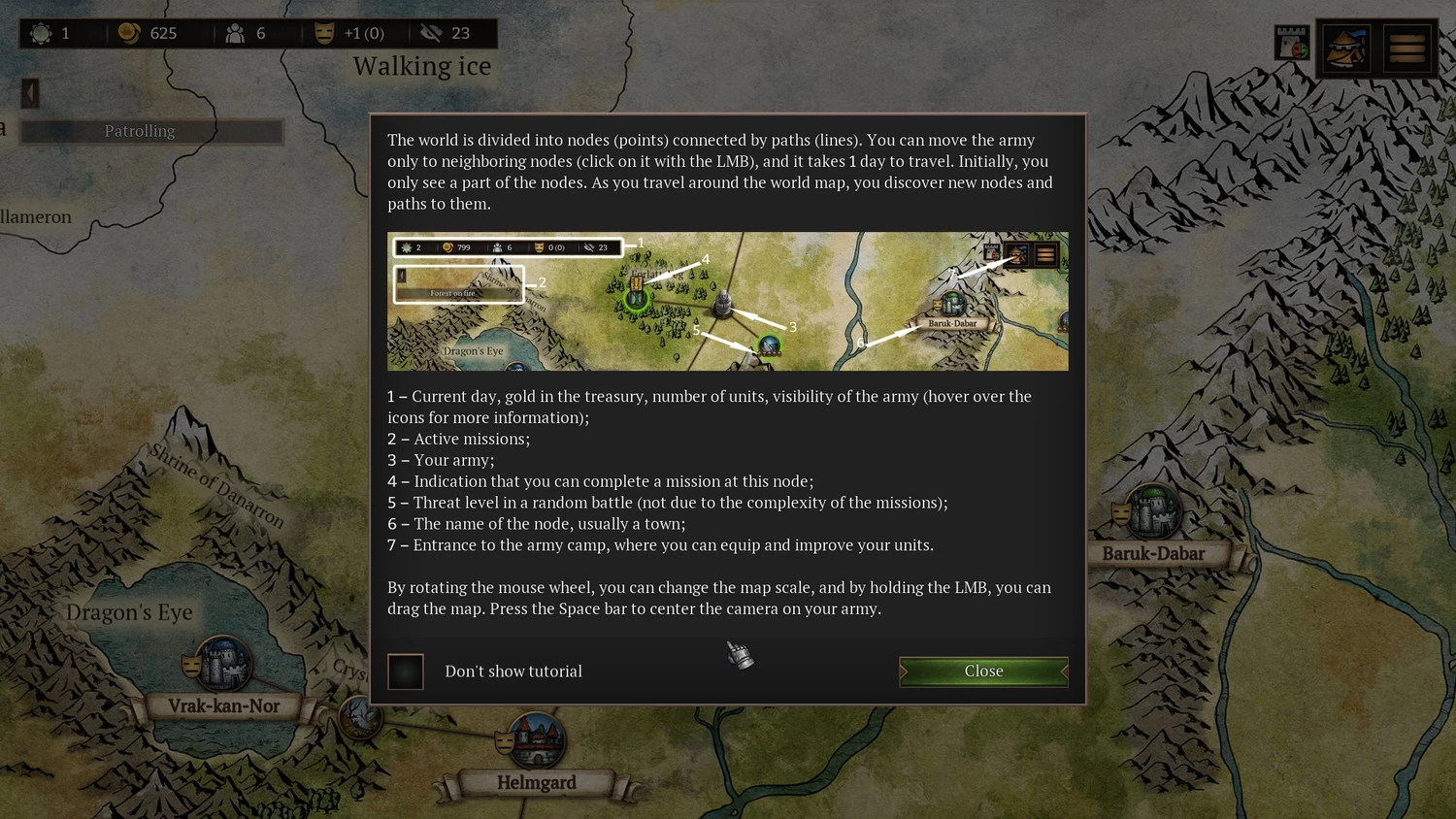Close the world map tutorial

click(983, 672)
